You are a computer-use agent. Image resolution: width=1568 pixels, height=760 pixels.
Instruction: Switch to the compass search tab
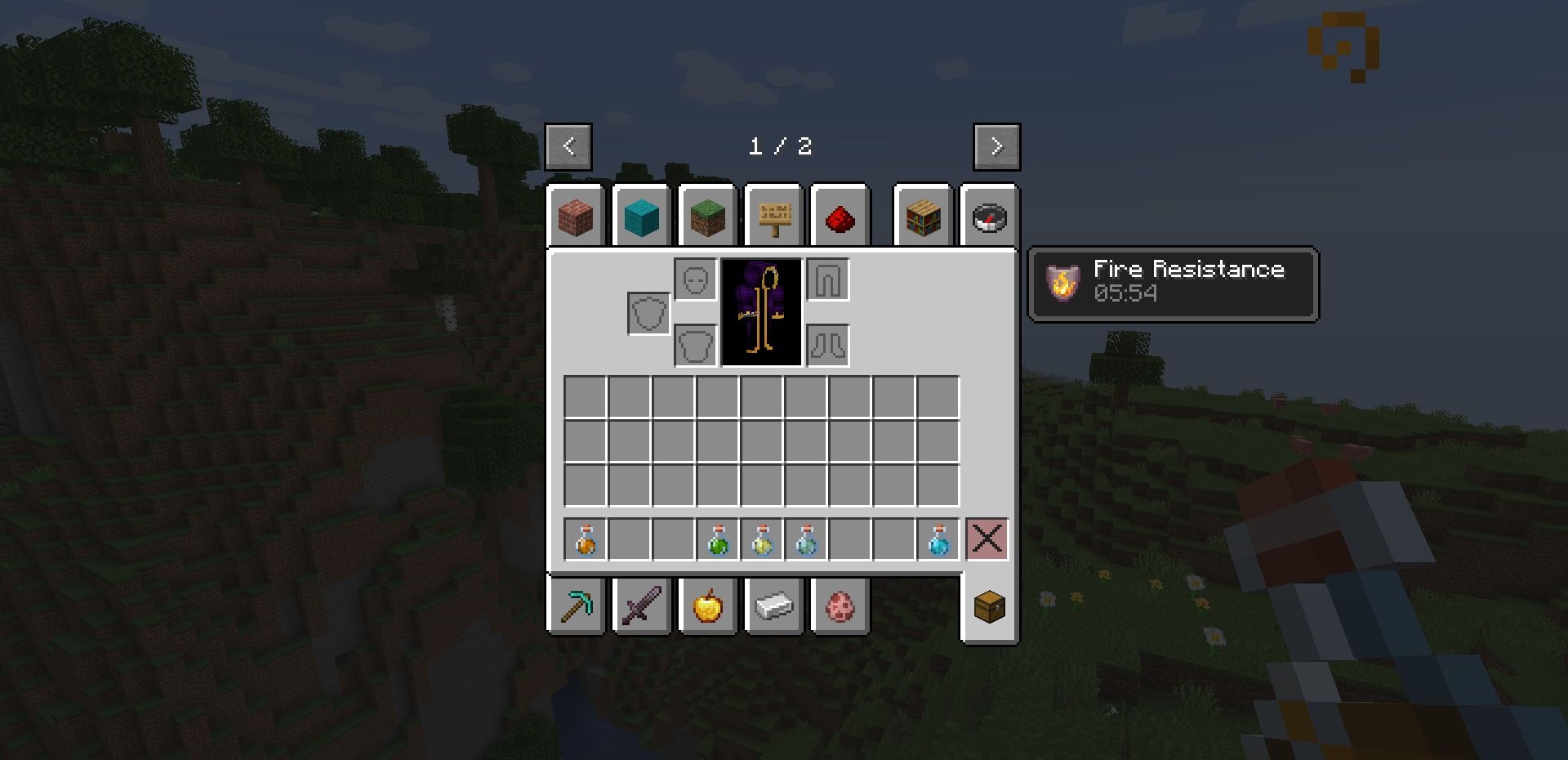click(x=990, y=217)
